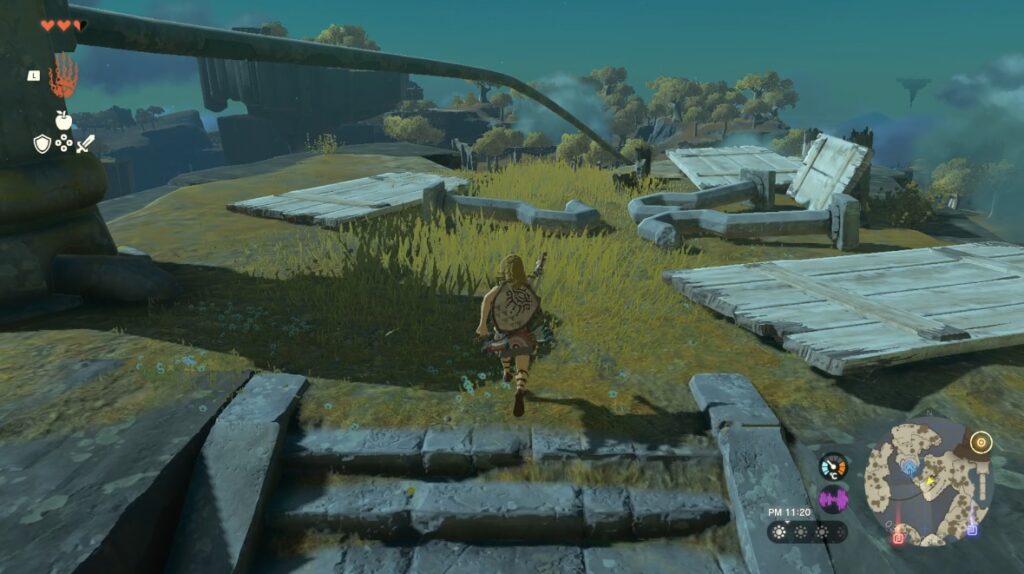Select the red pin marker on the minimap
The image size is (1024, 574).
[x=896, y=539]
